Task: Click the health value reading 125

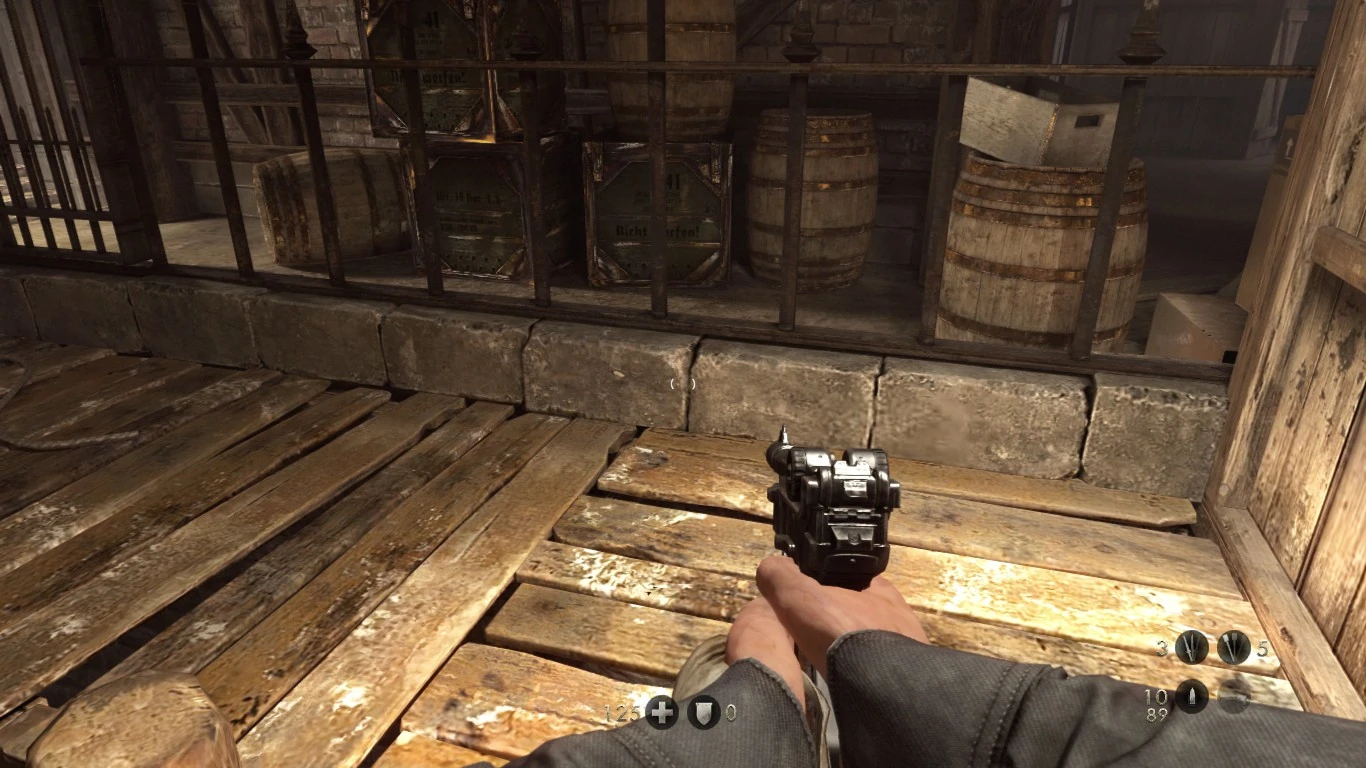Action: coord(623,713)
